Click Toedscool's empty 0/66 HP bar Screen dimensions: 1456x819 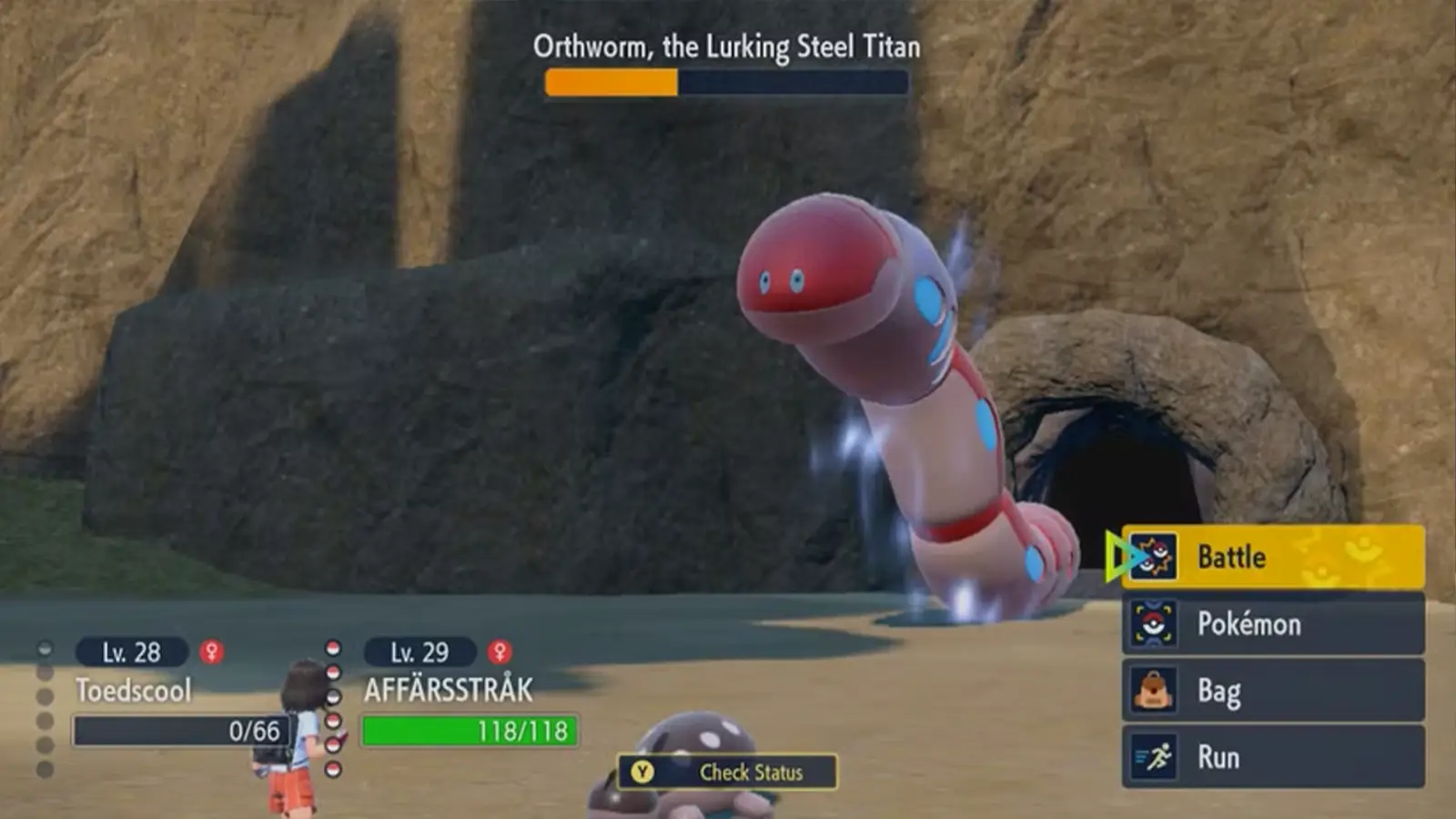(177, 729)
